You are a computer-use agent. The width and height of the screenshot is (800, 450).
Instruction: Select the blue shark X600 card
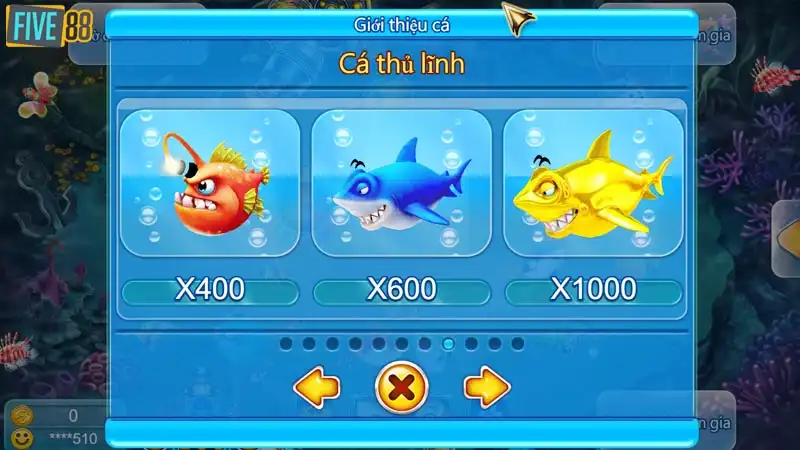(401, 184)
